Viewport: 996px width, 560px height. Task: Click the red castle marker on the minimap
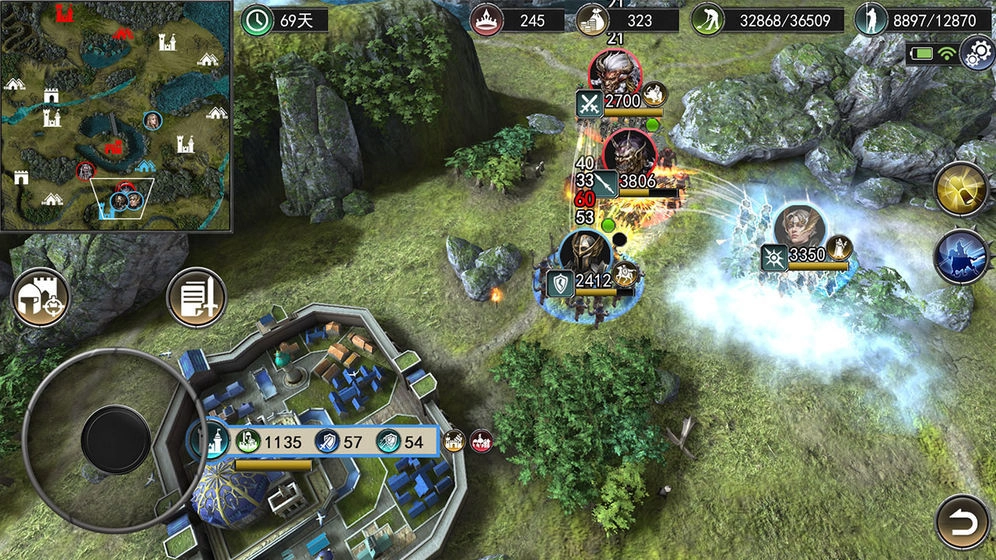66,13
